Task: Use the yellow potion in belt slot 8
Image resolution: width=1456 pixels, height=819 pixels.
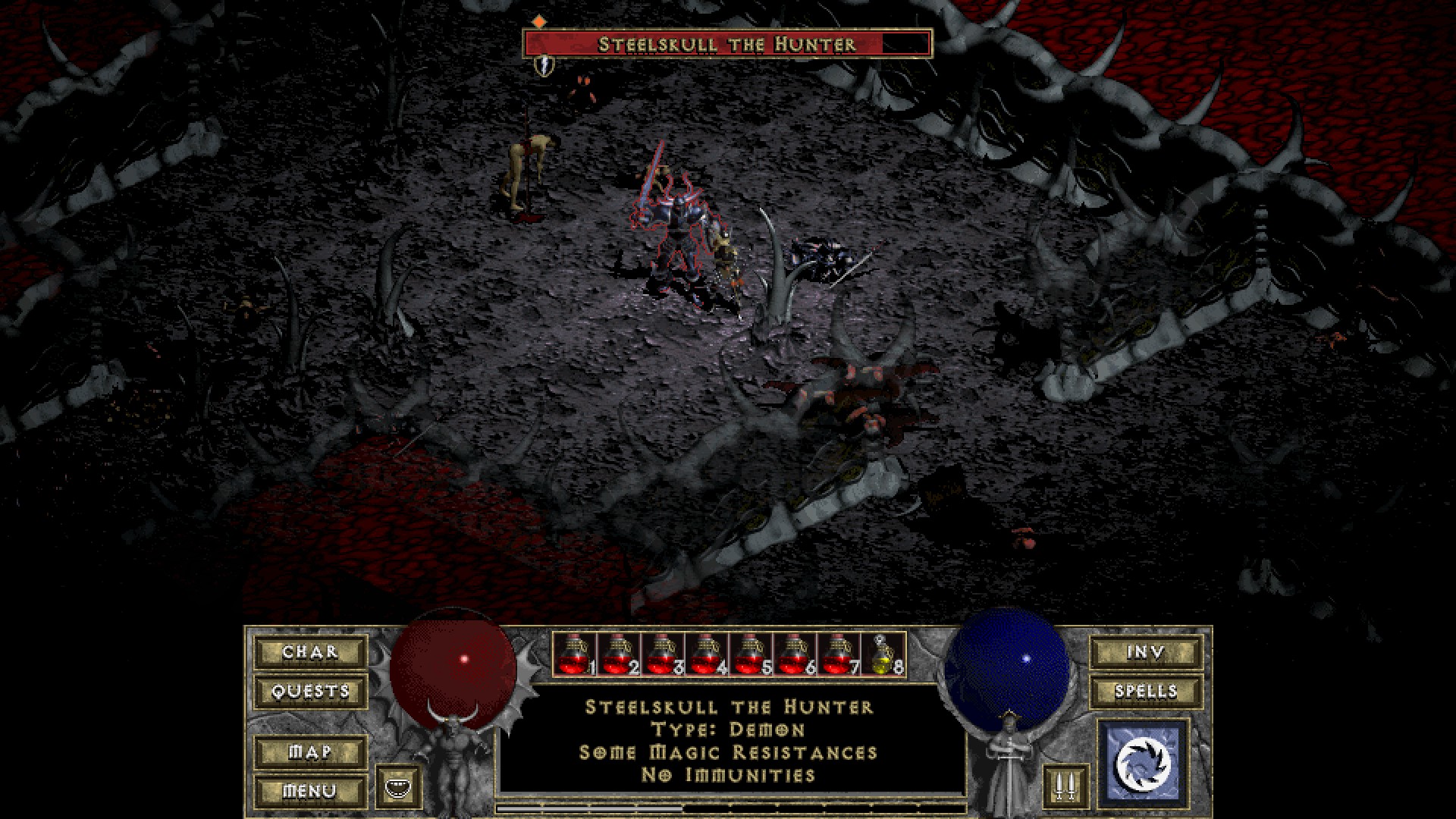Action: [883, 654]
